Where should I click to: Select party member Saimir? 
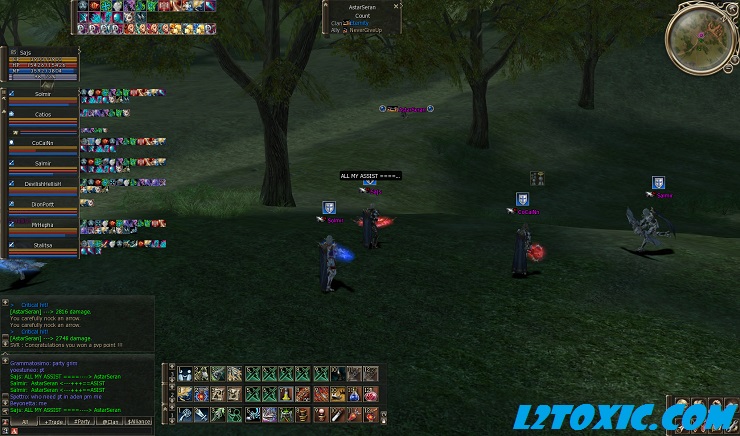[43, 161]
